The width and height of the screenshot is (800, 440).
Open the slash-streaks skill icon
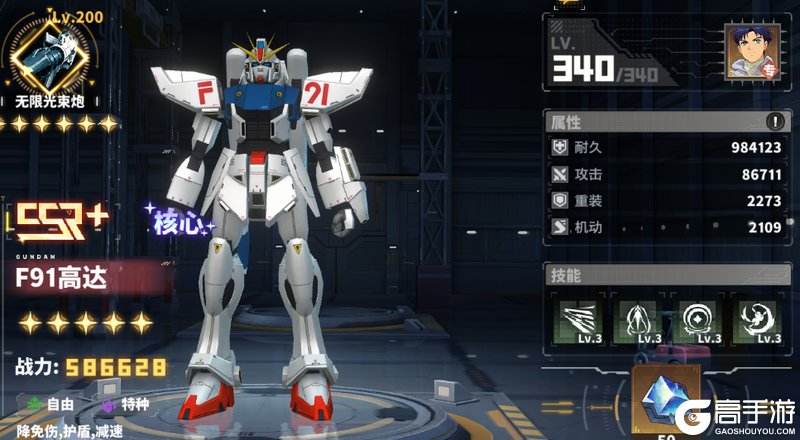[576, 321]
